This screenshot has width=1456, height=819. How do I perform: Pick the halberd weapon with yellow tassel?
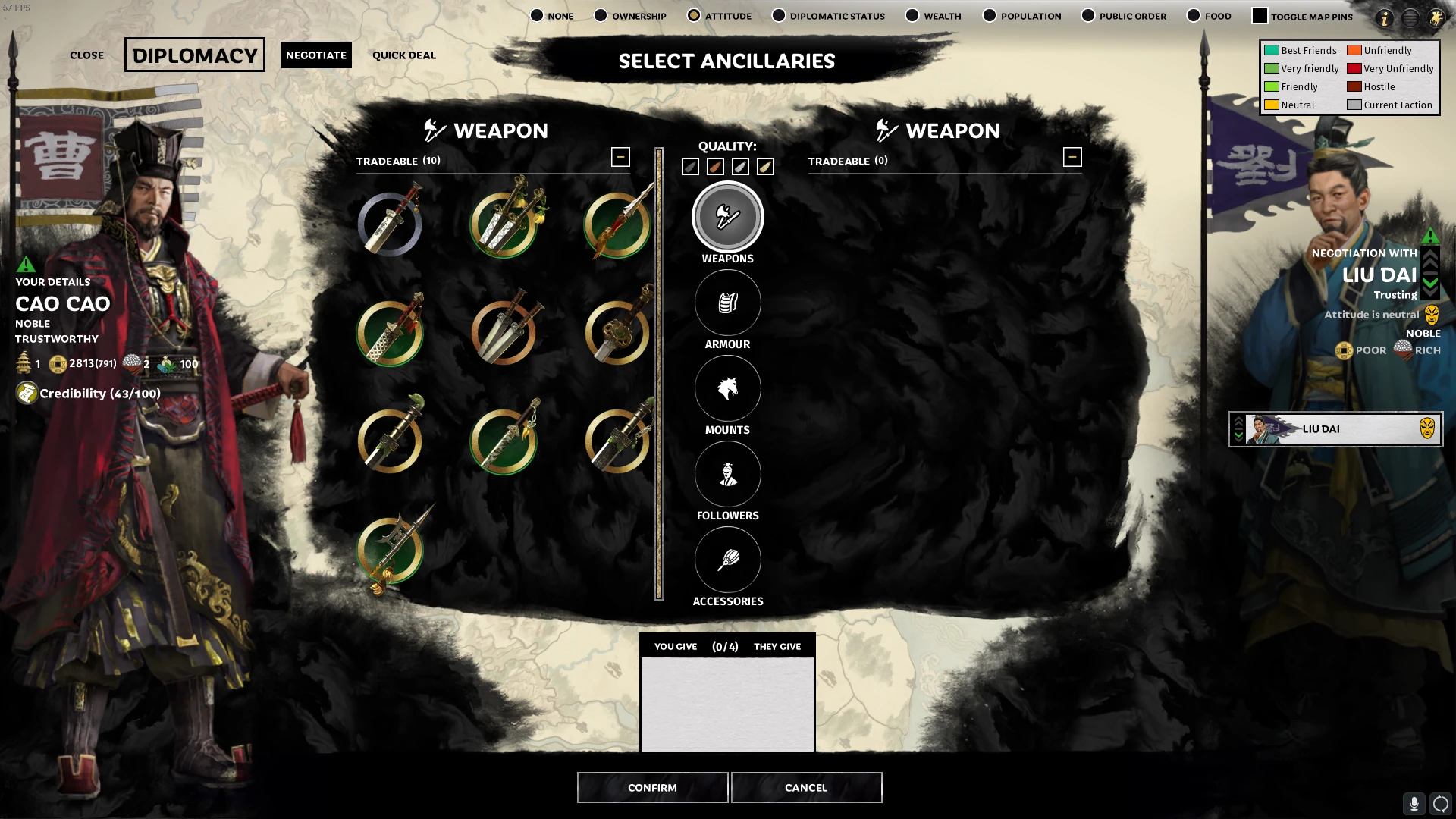391,551
